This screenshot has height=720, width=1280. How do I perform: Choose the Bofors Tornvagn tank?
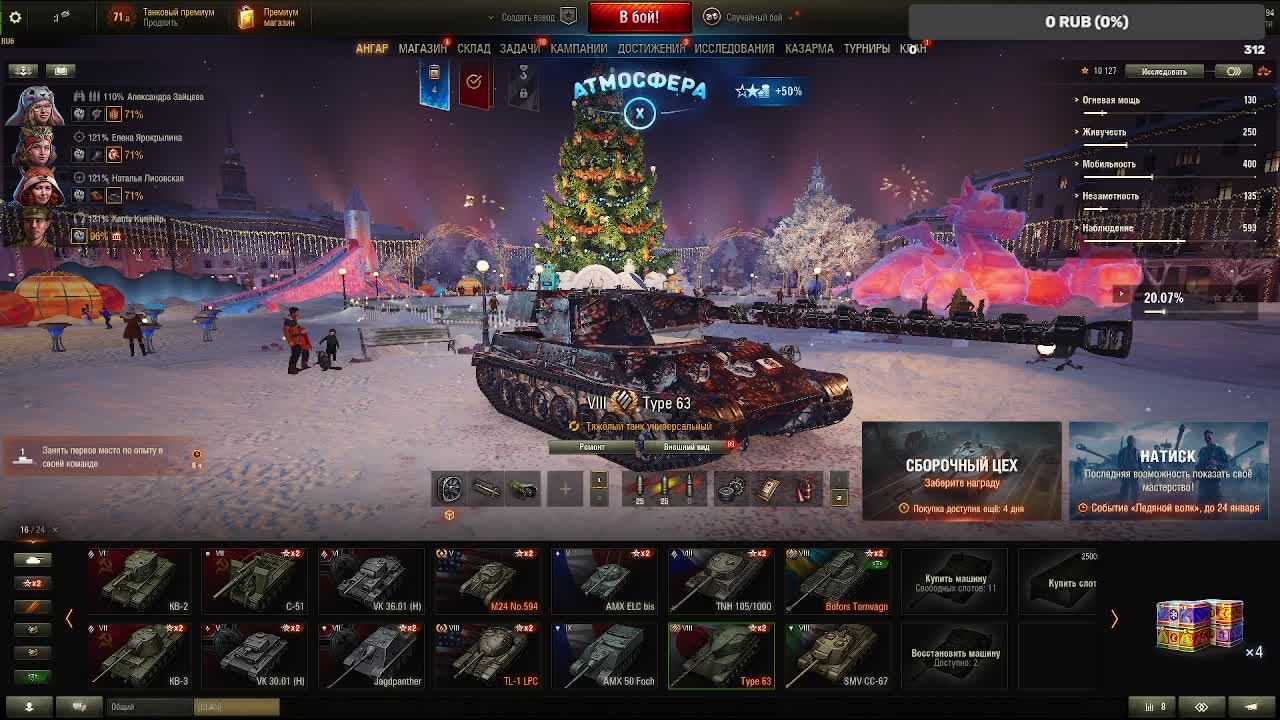pyautogui.click(x=837, y=581)
